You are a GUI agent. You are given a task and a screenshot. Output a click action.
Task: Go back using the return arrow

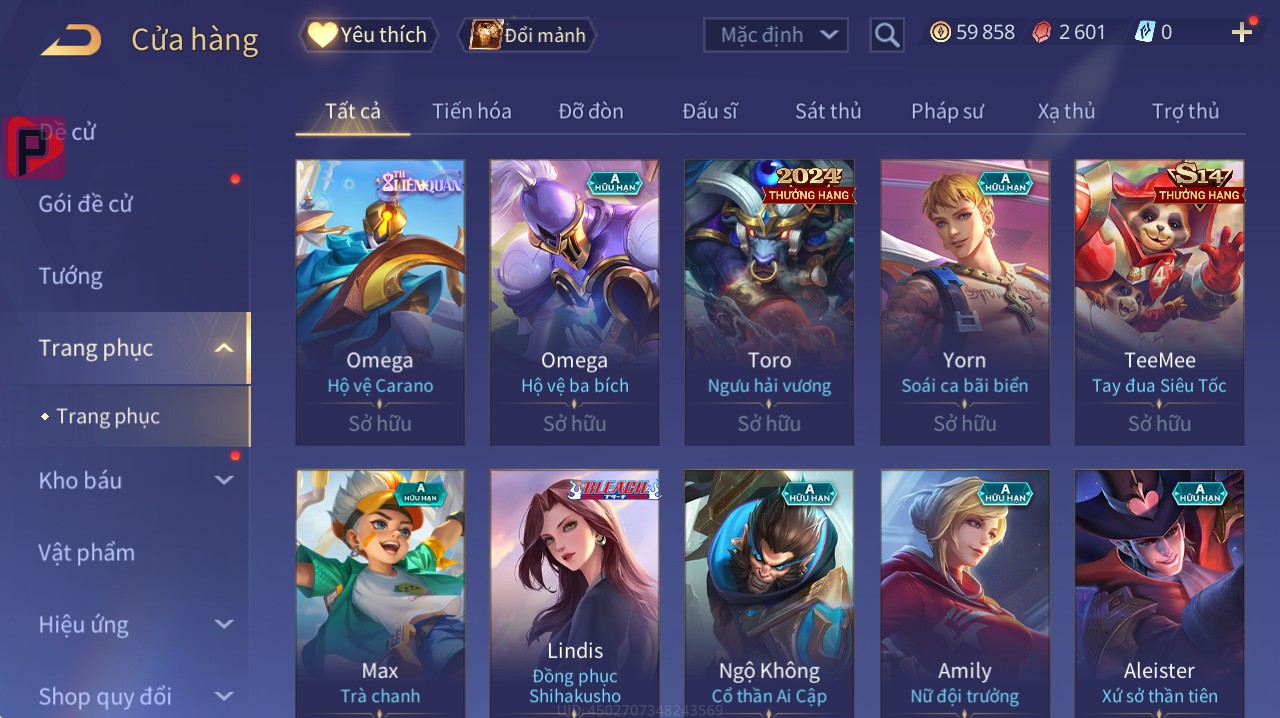pyautogui.click(x=71, y=40)
